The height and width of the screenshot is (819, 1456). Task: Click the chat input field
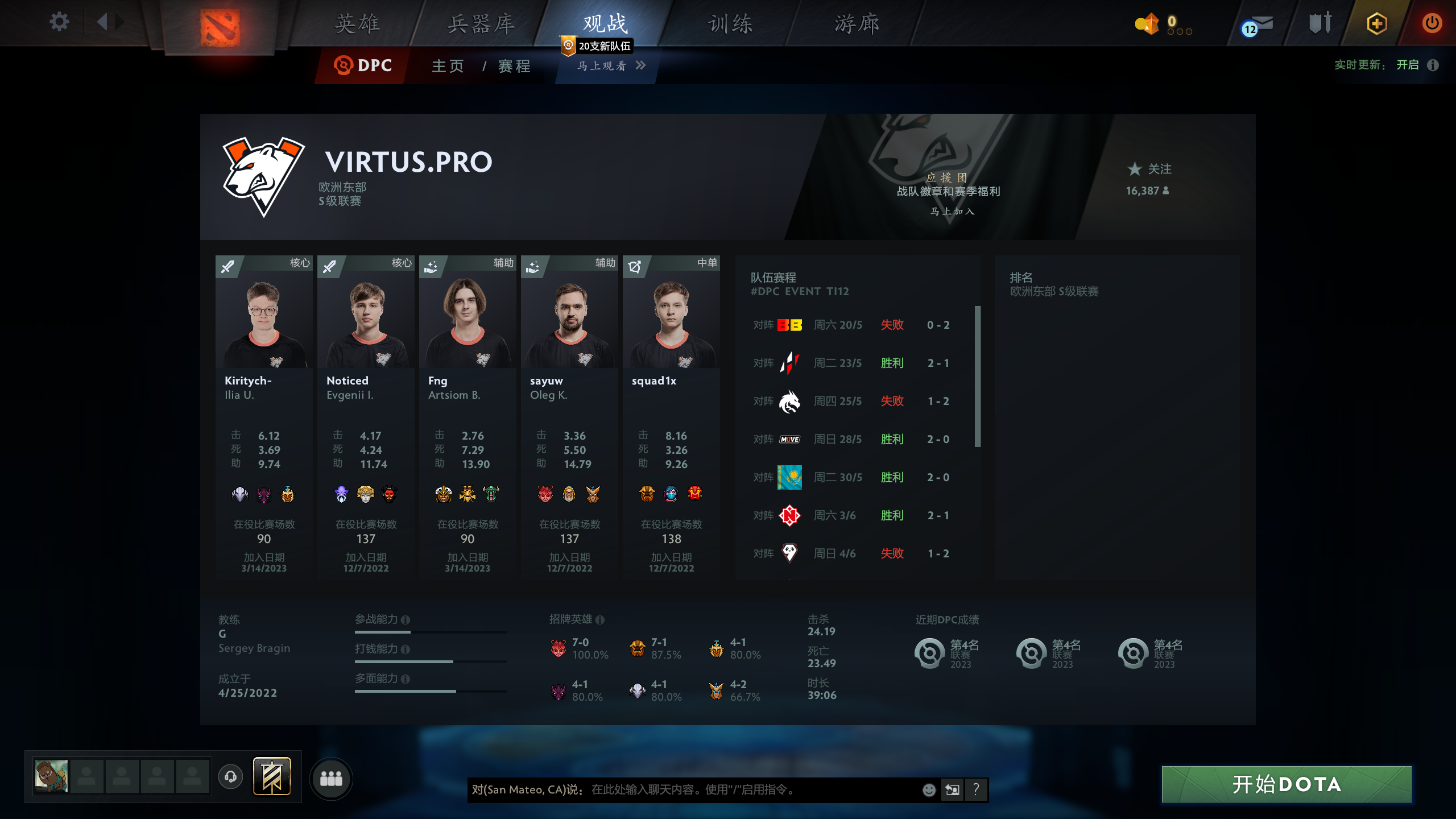coord(682,790)
